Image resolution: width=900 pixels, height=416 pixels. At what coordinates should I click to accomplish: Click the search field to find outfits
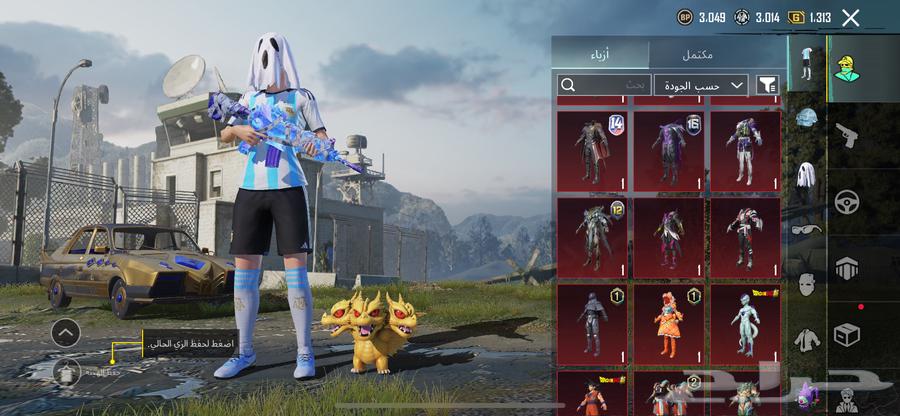point(604,86)
